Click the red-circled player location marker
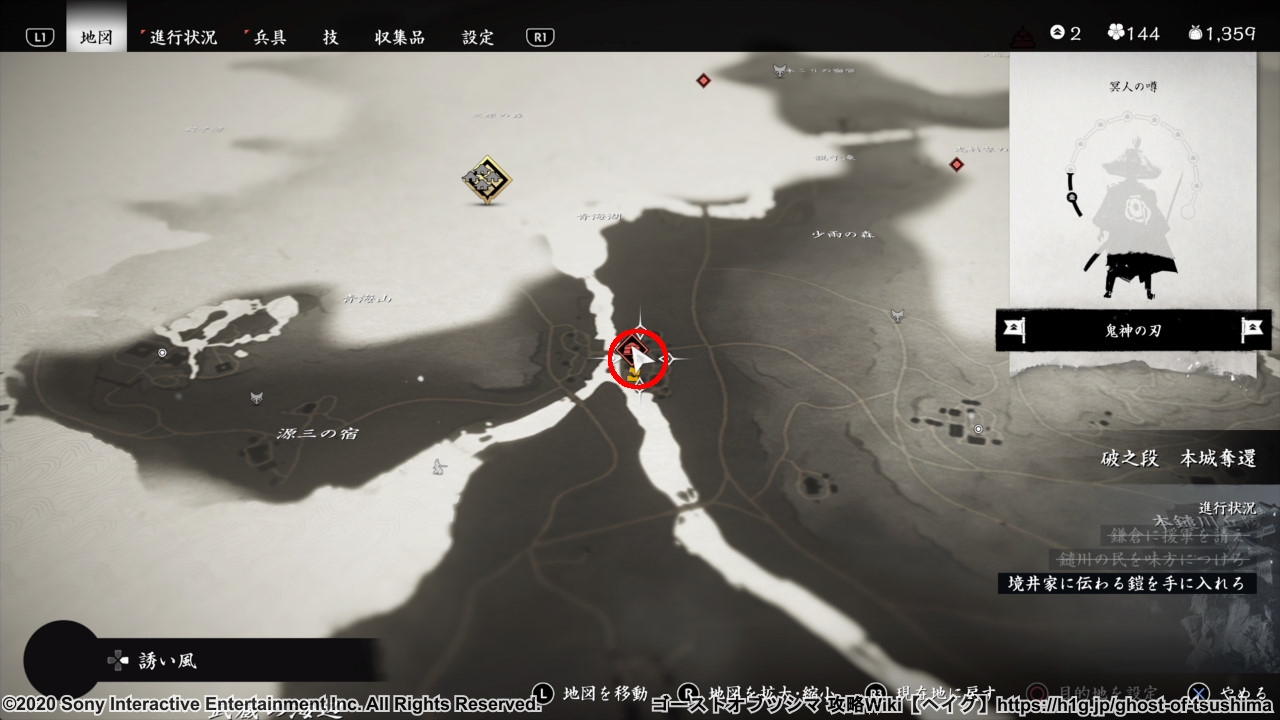The image size is (1280, 720). click(x=639, y=358)
